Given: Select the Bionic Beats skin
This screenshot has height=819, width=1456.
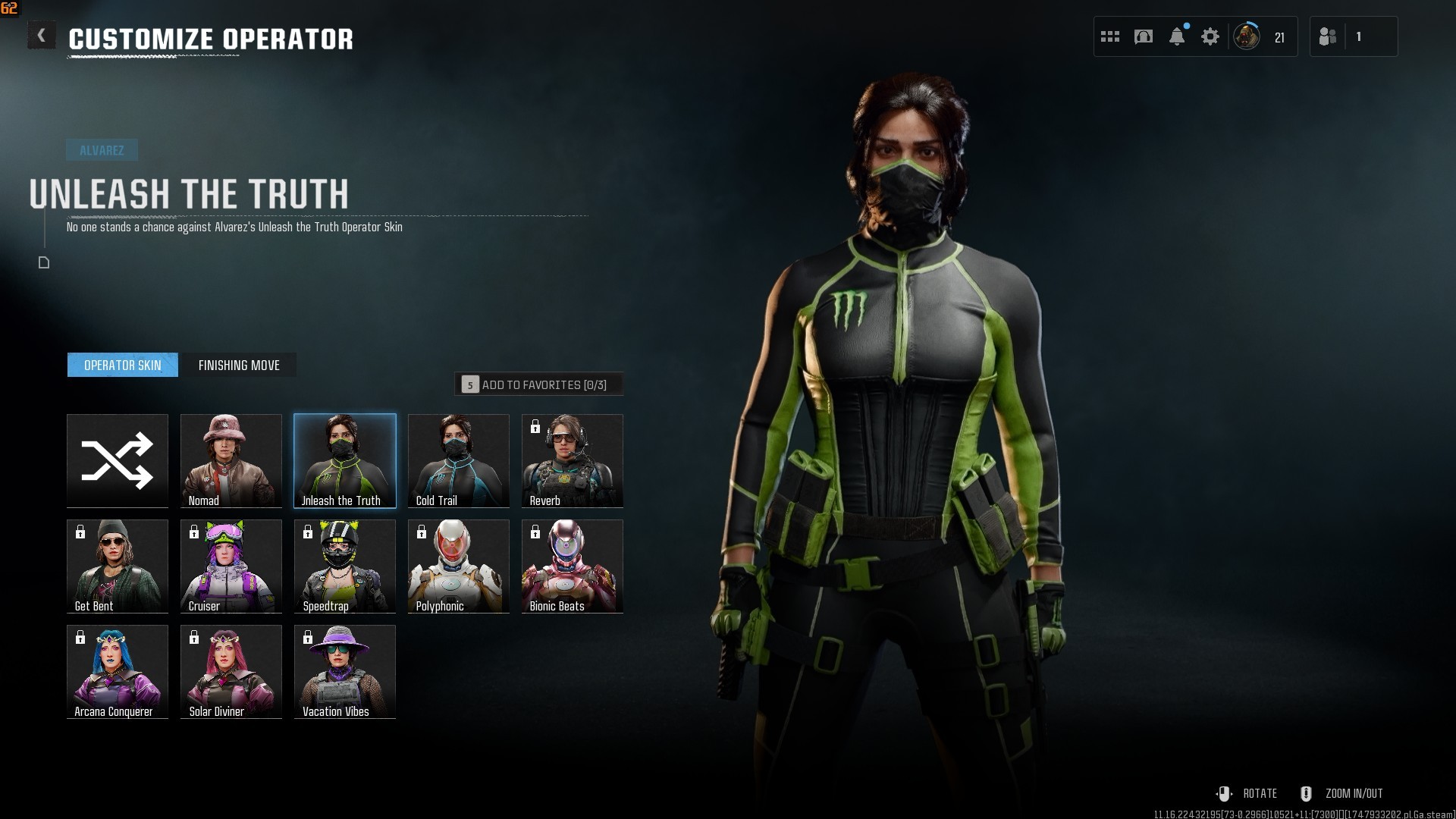Looking at the screenshot, I should pos(573,566).
